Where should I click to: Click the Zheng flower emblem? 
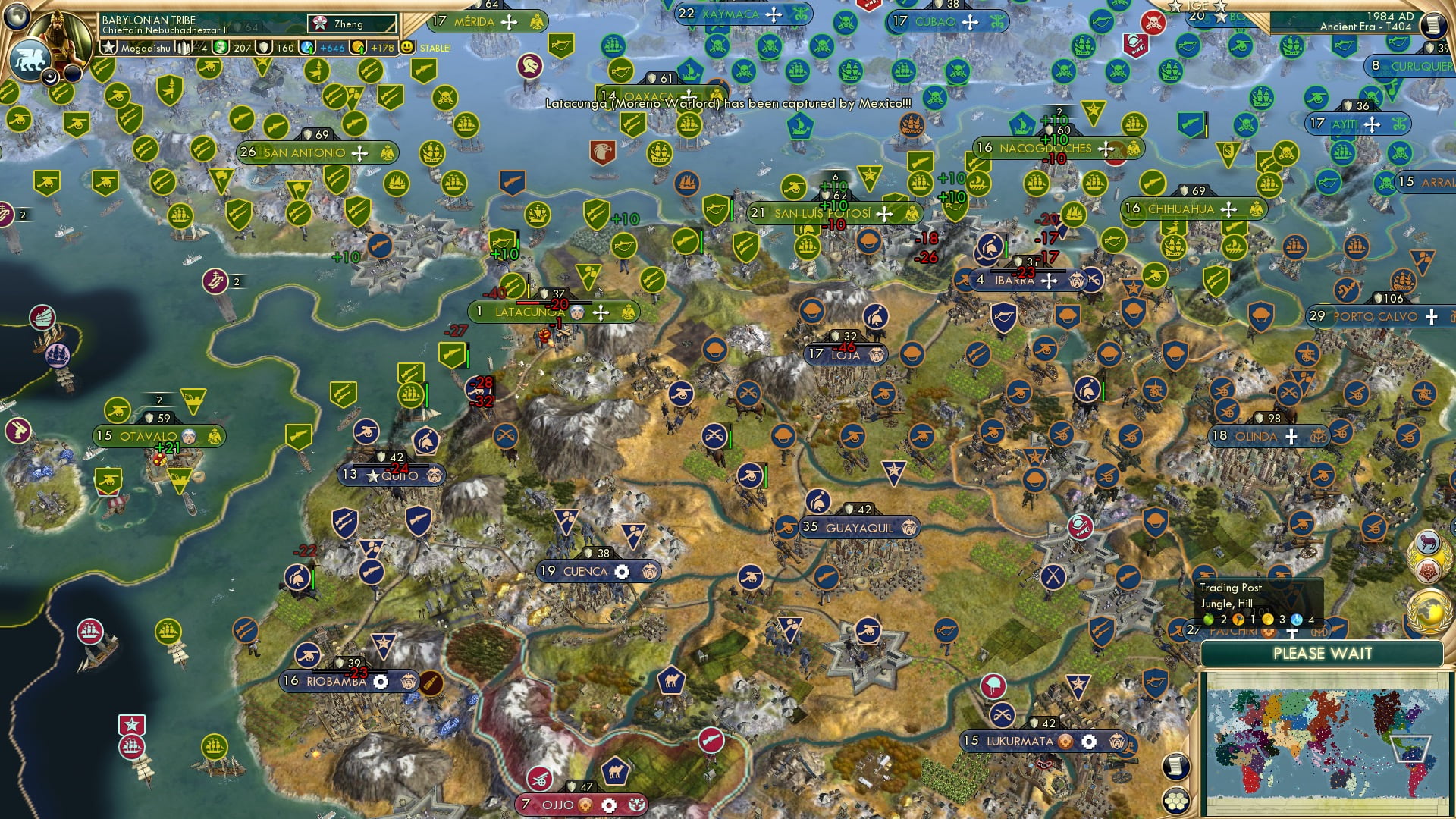[x=320, y=24]
